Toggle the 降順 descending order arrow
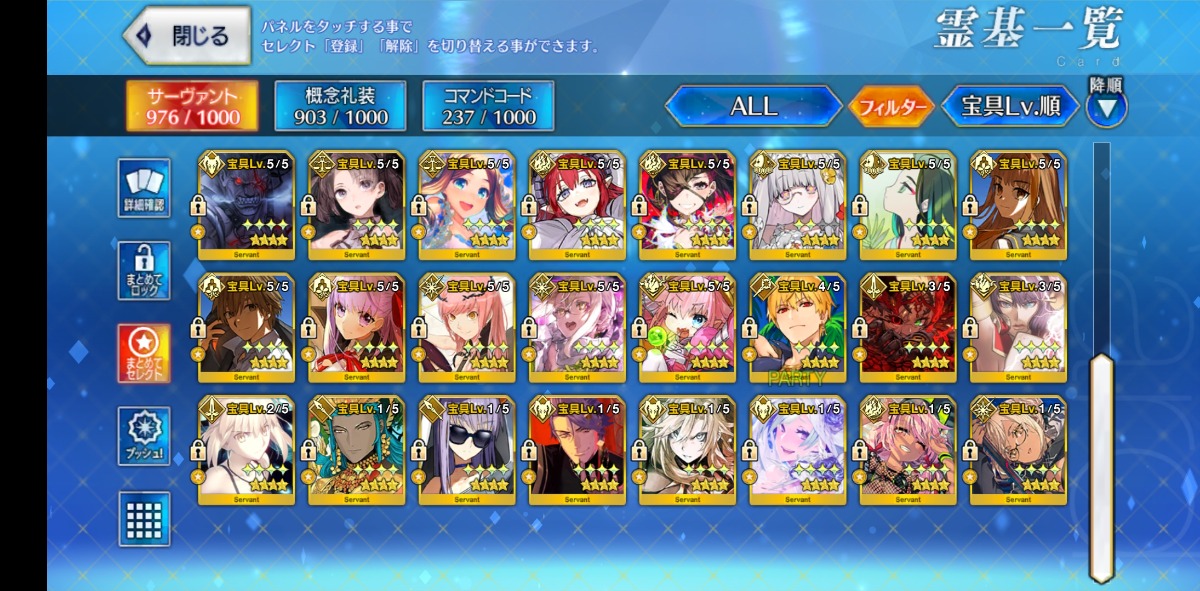1200x591 pixels. click(1106, 107)
